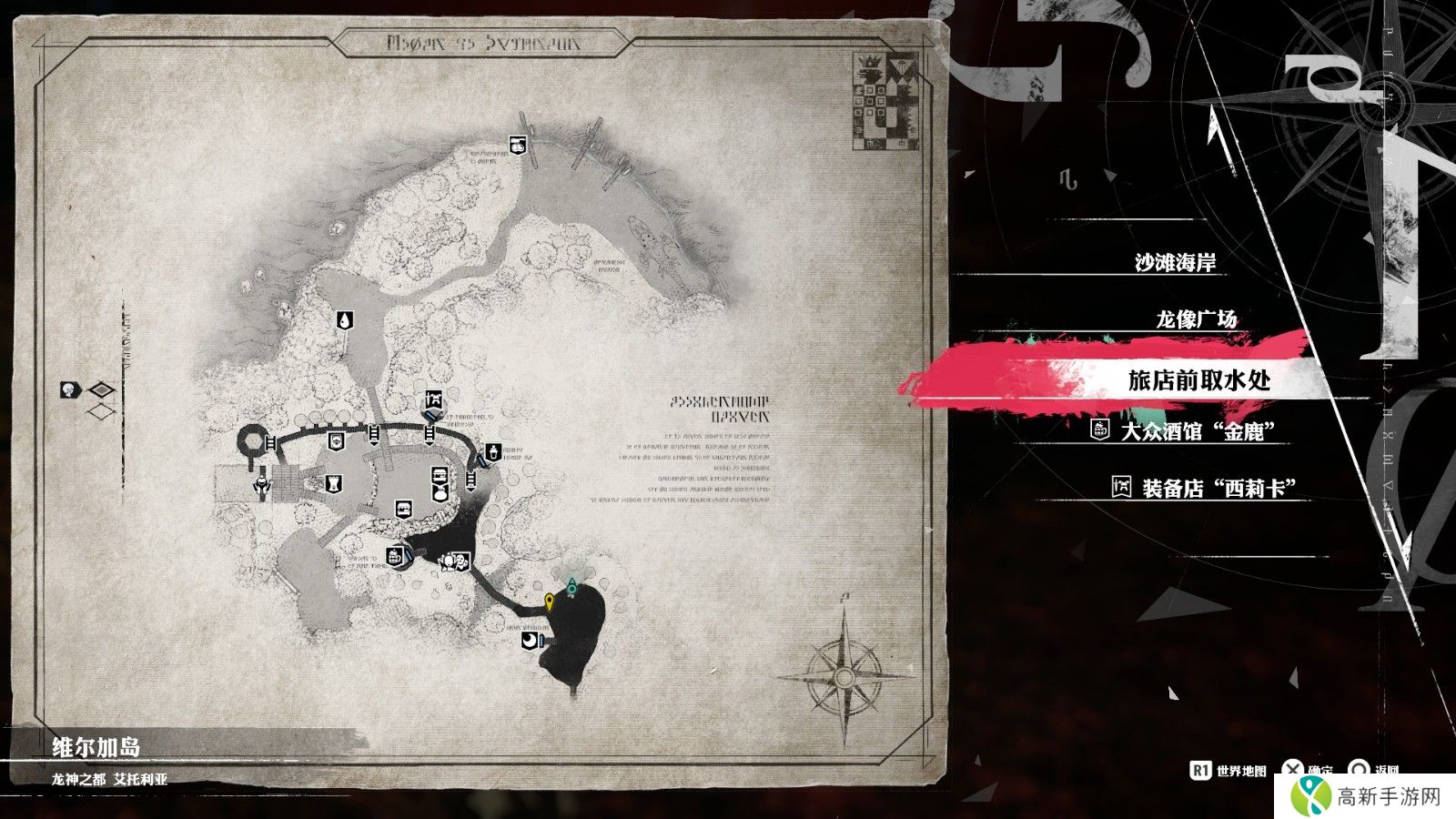Click the yellow pin marker on the map
The width and height of the screenshot is (1456, 819).
pyautogui.click(x=550, y=602)
